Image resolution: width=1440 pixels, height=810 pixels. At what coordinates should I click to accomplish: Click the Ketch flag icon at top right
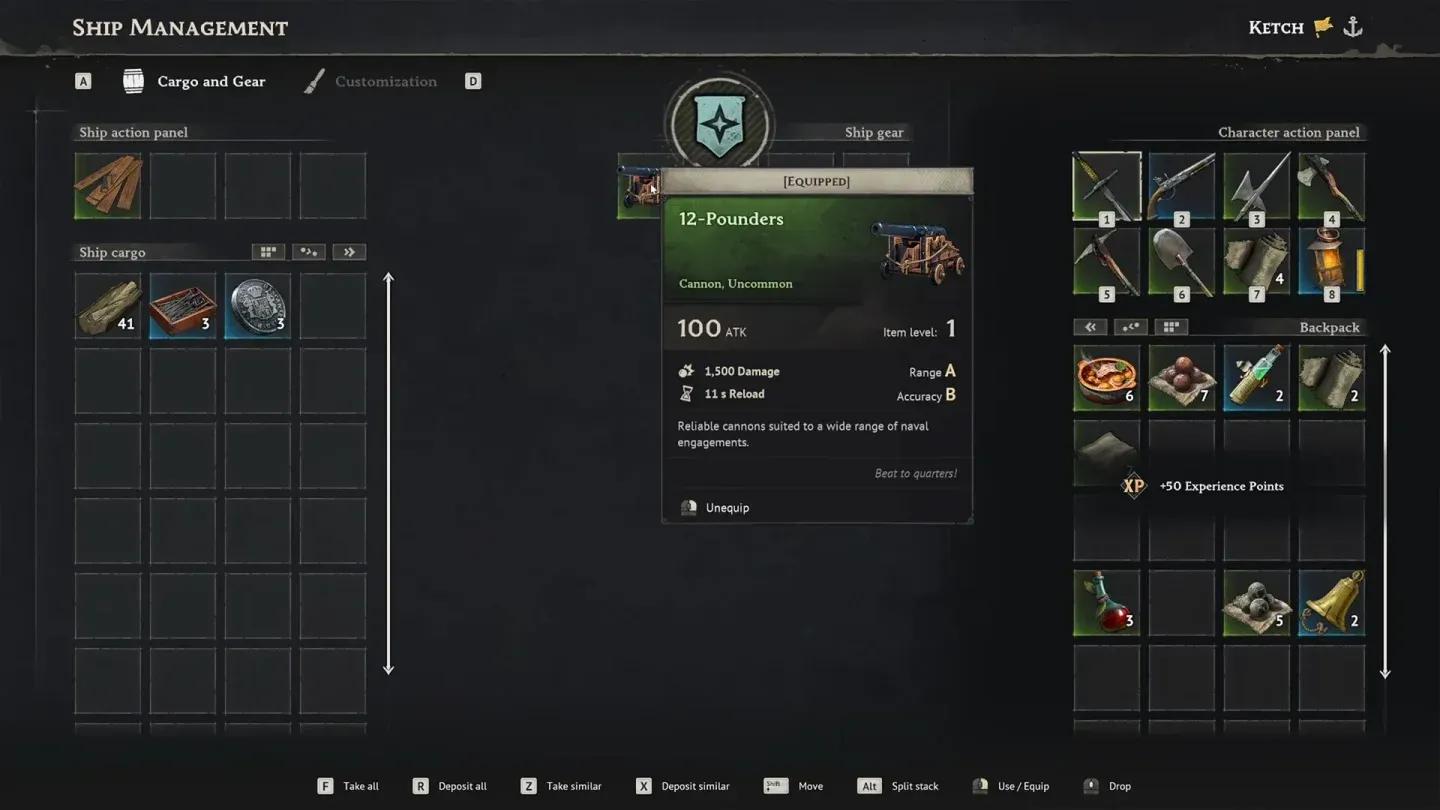point(1322,27)
